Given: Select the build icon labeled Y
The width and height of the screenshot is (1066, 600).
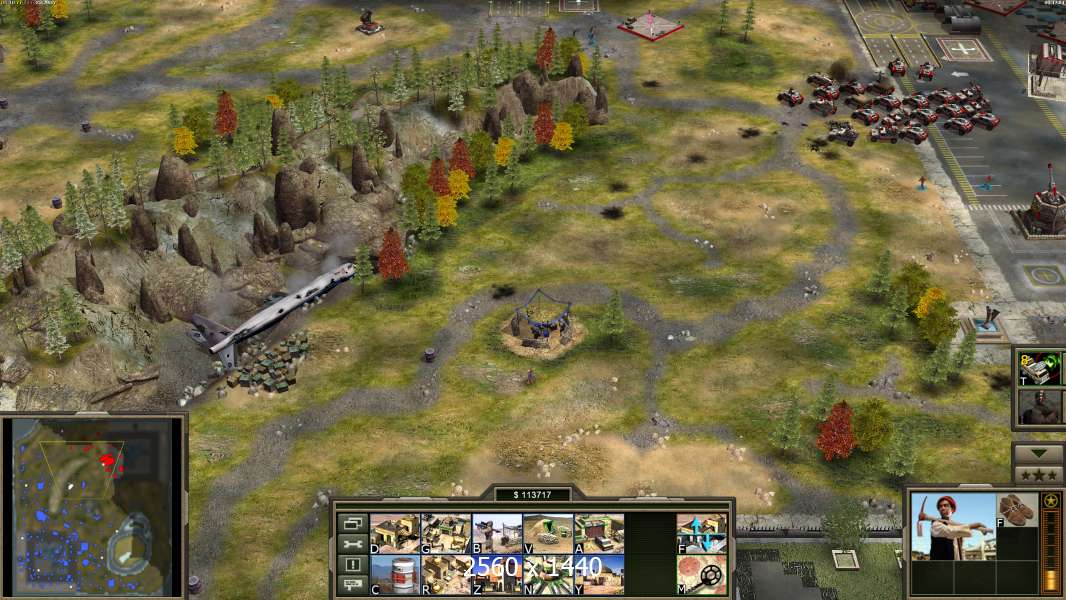Looking at the screenshot, I should (x=598, y=574).
